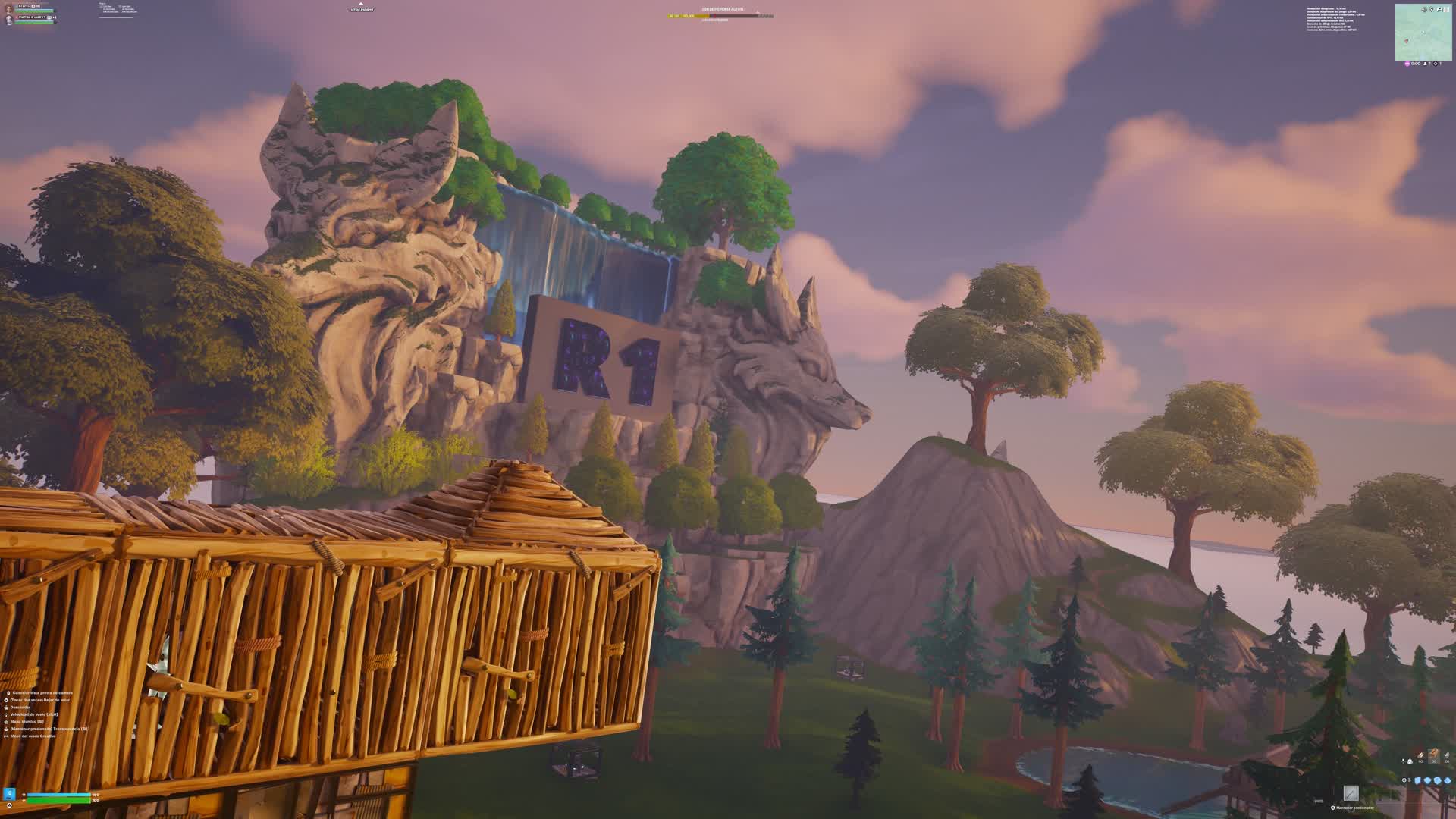Select the pyramid build piece icon
Image resolution: width=1456 pixels, height=819 pixels.
[x=1448, y=780]
